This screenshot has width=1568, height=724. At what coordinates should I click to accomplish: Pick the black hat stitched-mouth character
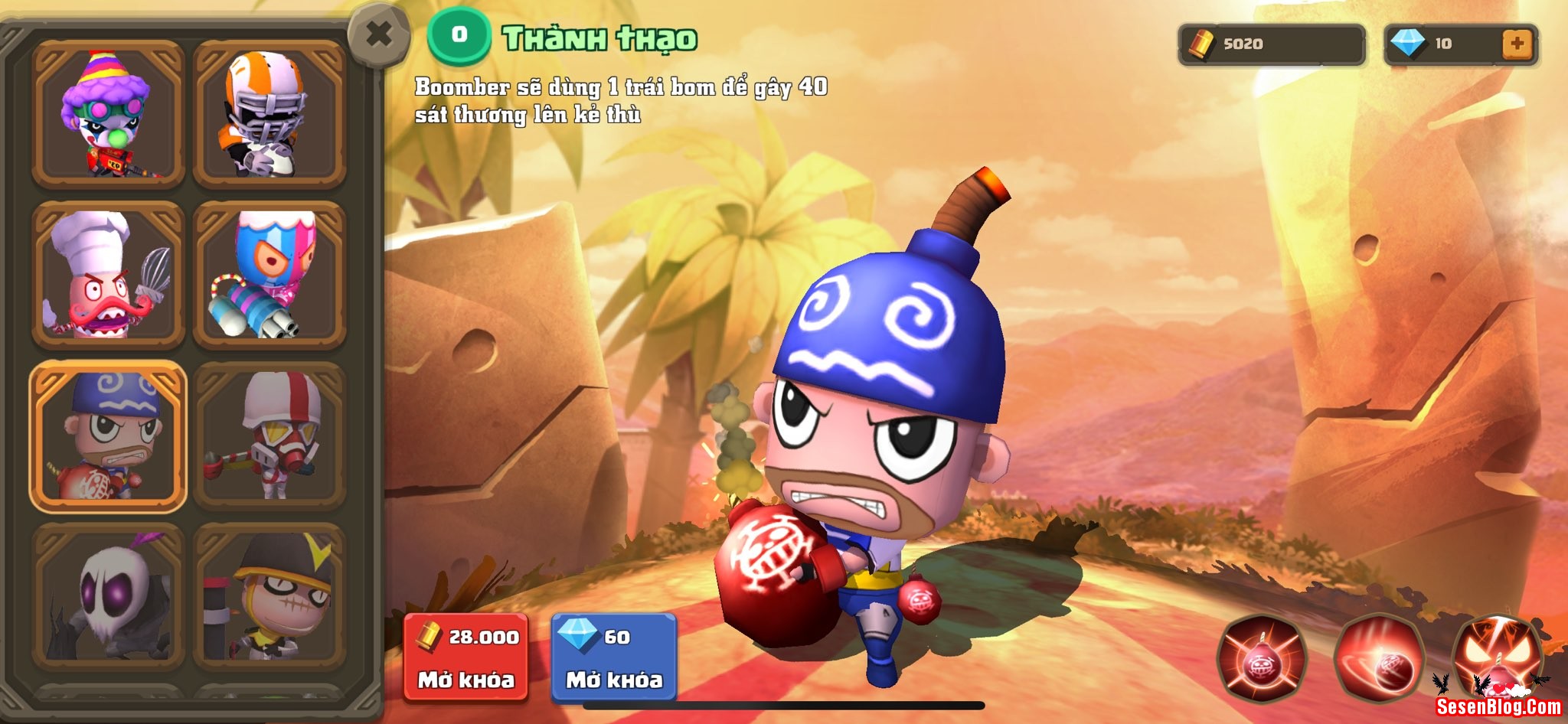pos(269,596)
